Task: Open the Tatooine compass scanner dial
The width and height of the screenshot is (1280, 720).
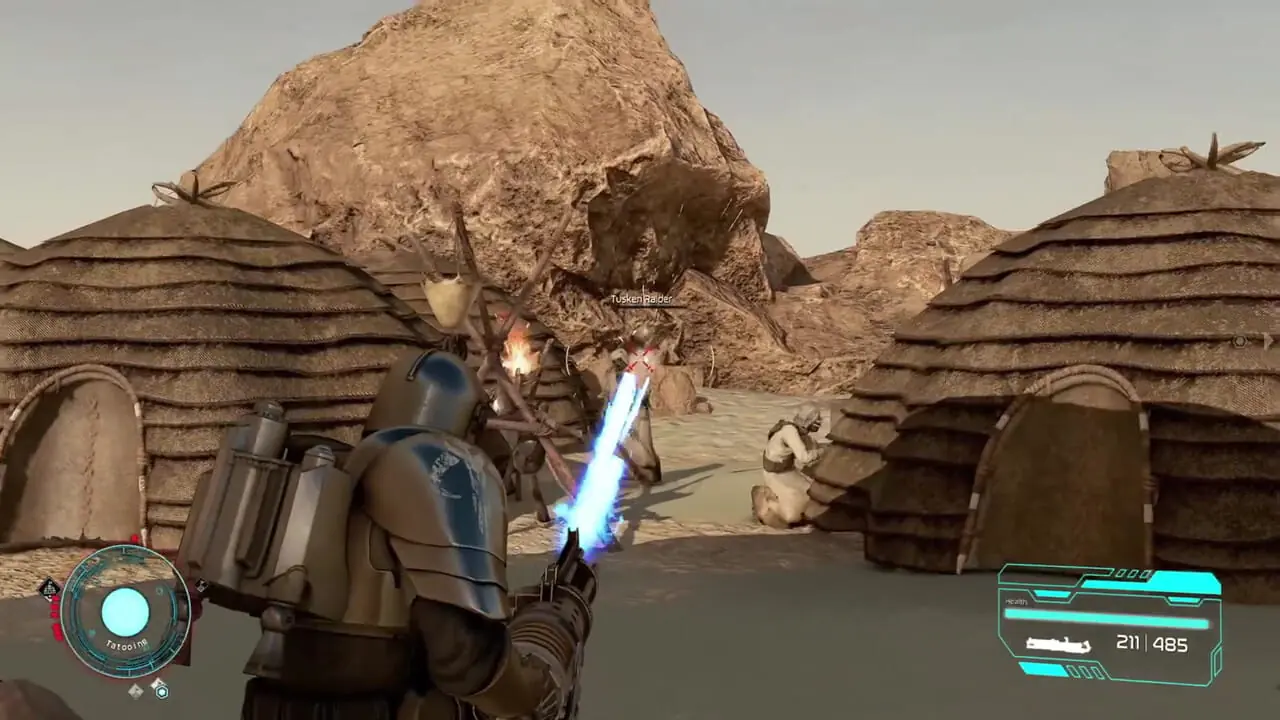Action: click(x=125, y=611)
